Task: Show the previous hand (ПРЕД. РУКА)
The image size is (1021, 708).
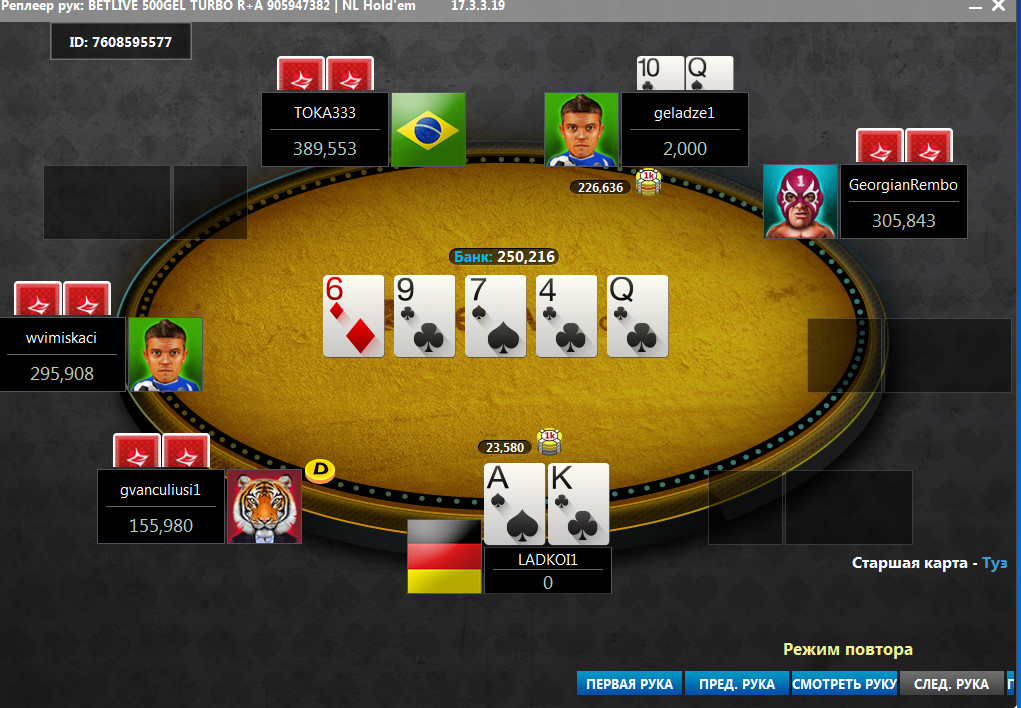Action: pos(736,684)
